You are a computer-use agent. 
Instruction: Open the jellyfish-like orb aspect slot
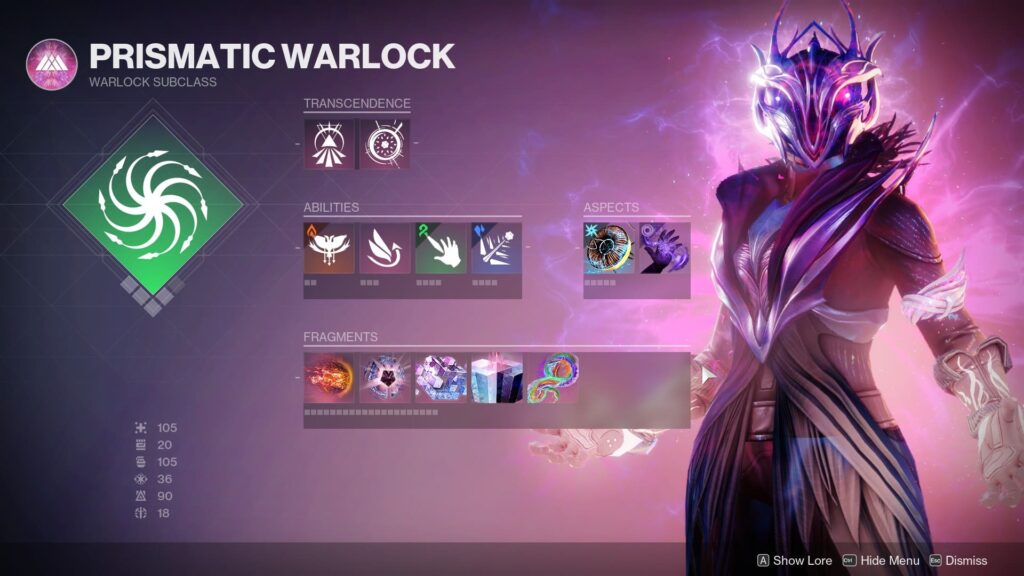(x=609, y=248)
